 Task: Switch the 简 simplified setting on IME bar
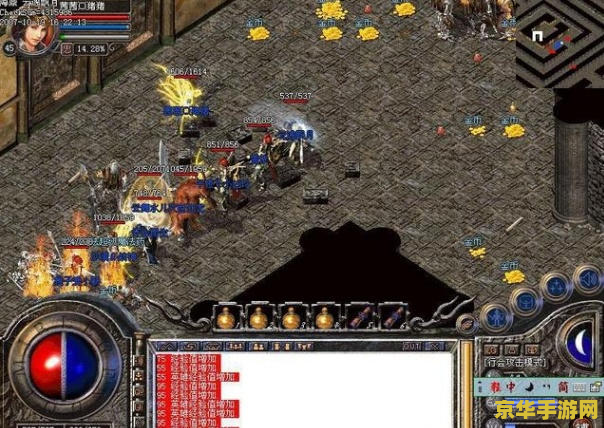tap(562, 385)
